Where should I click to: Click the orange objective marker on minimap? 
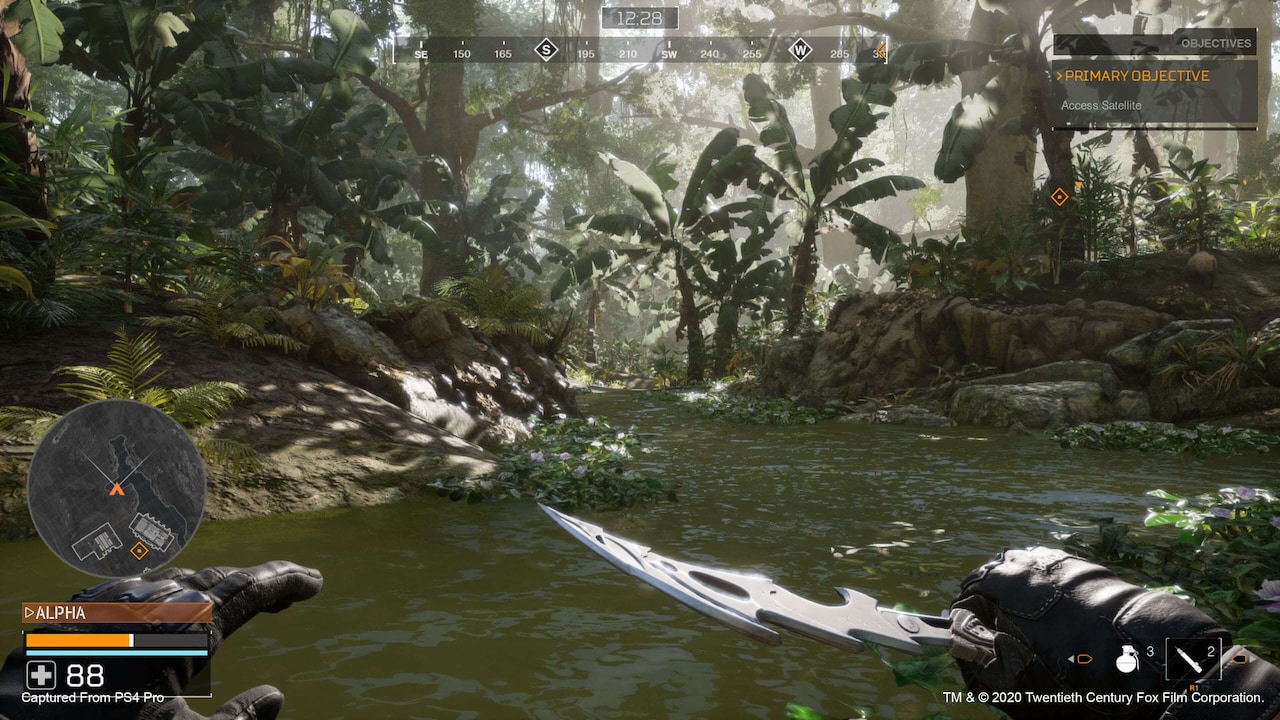139,550
